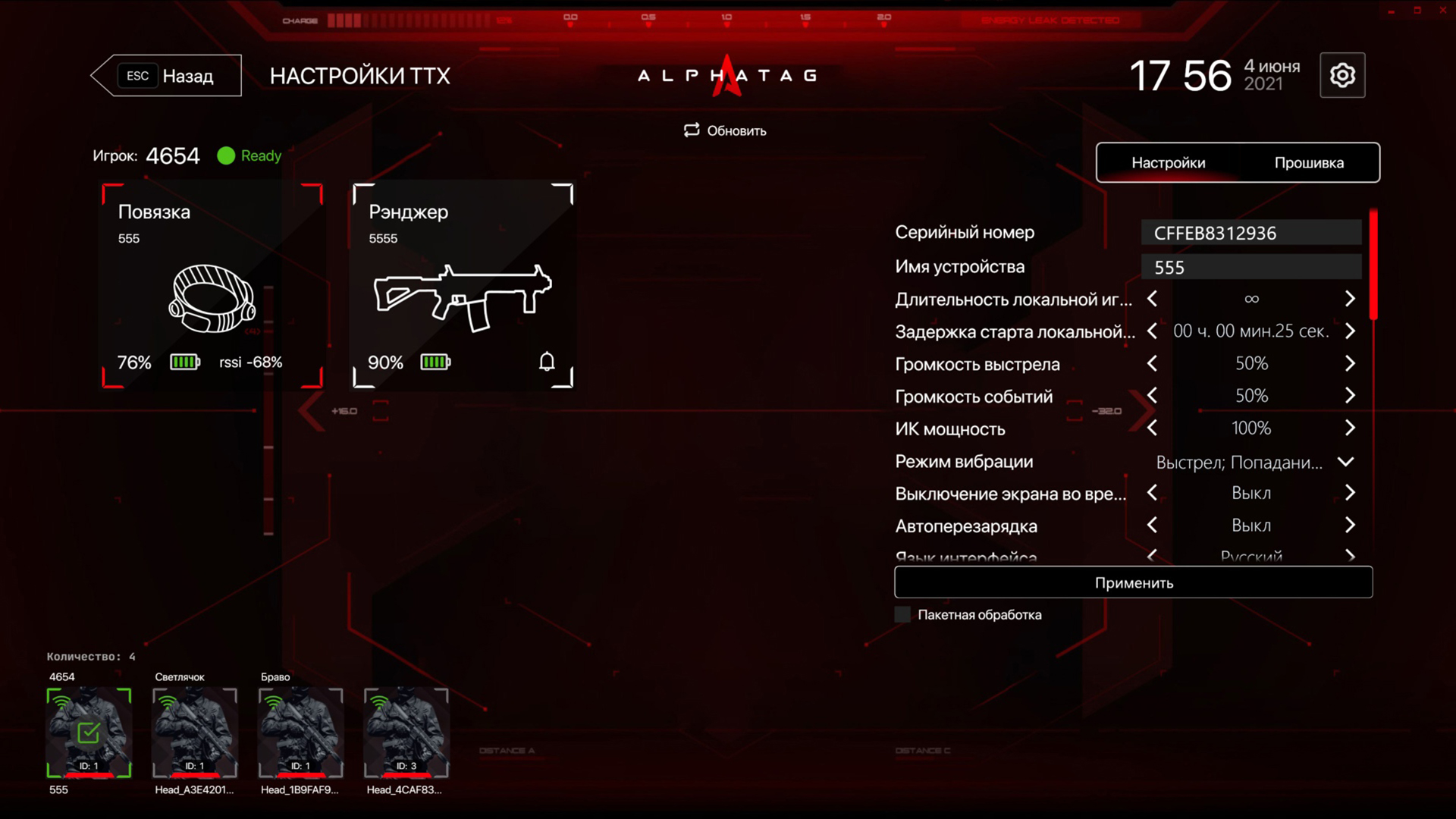Go back with the Назад button
Viewport: 1456px width, 819px height.
(x=167, y=76)
